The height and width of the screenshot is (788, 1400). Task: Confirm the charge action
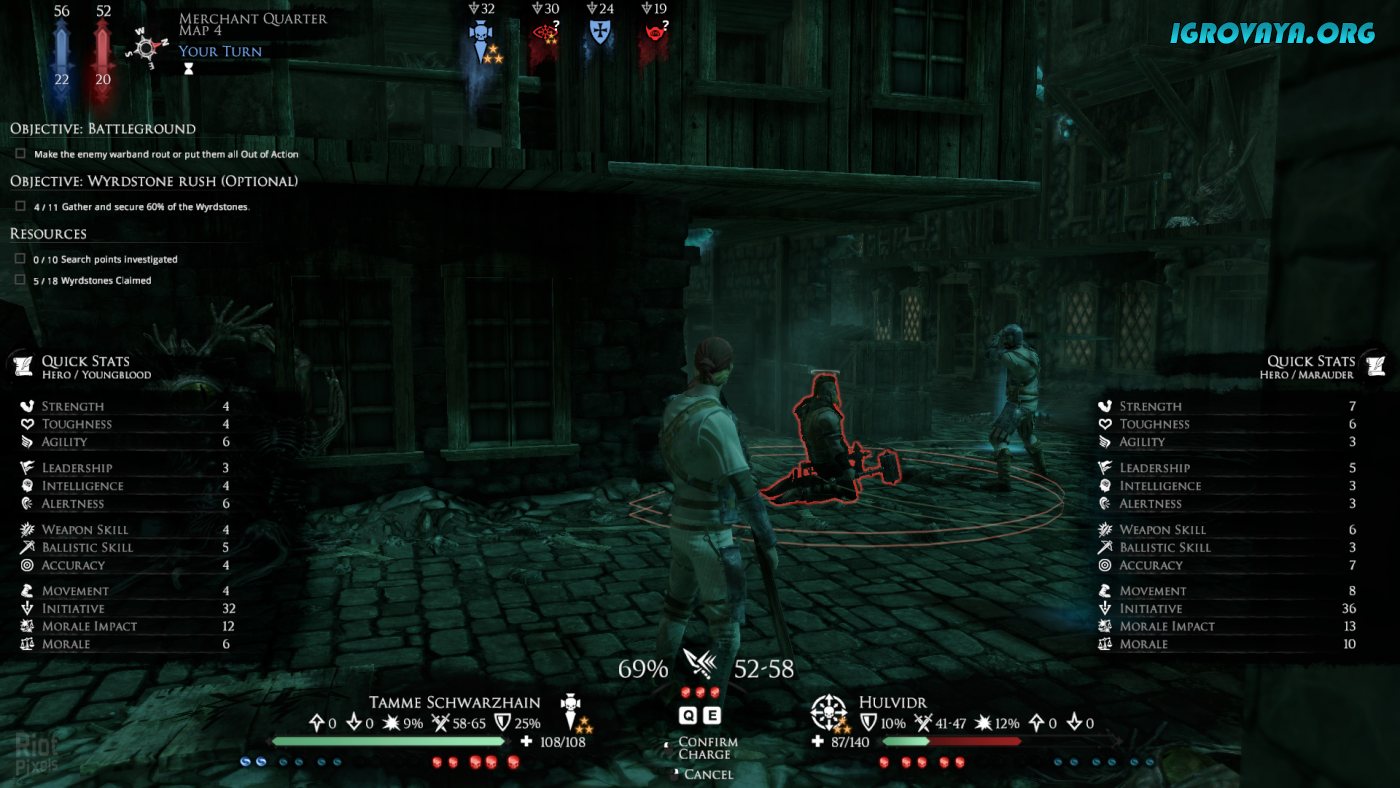coord(707,742)
